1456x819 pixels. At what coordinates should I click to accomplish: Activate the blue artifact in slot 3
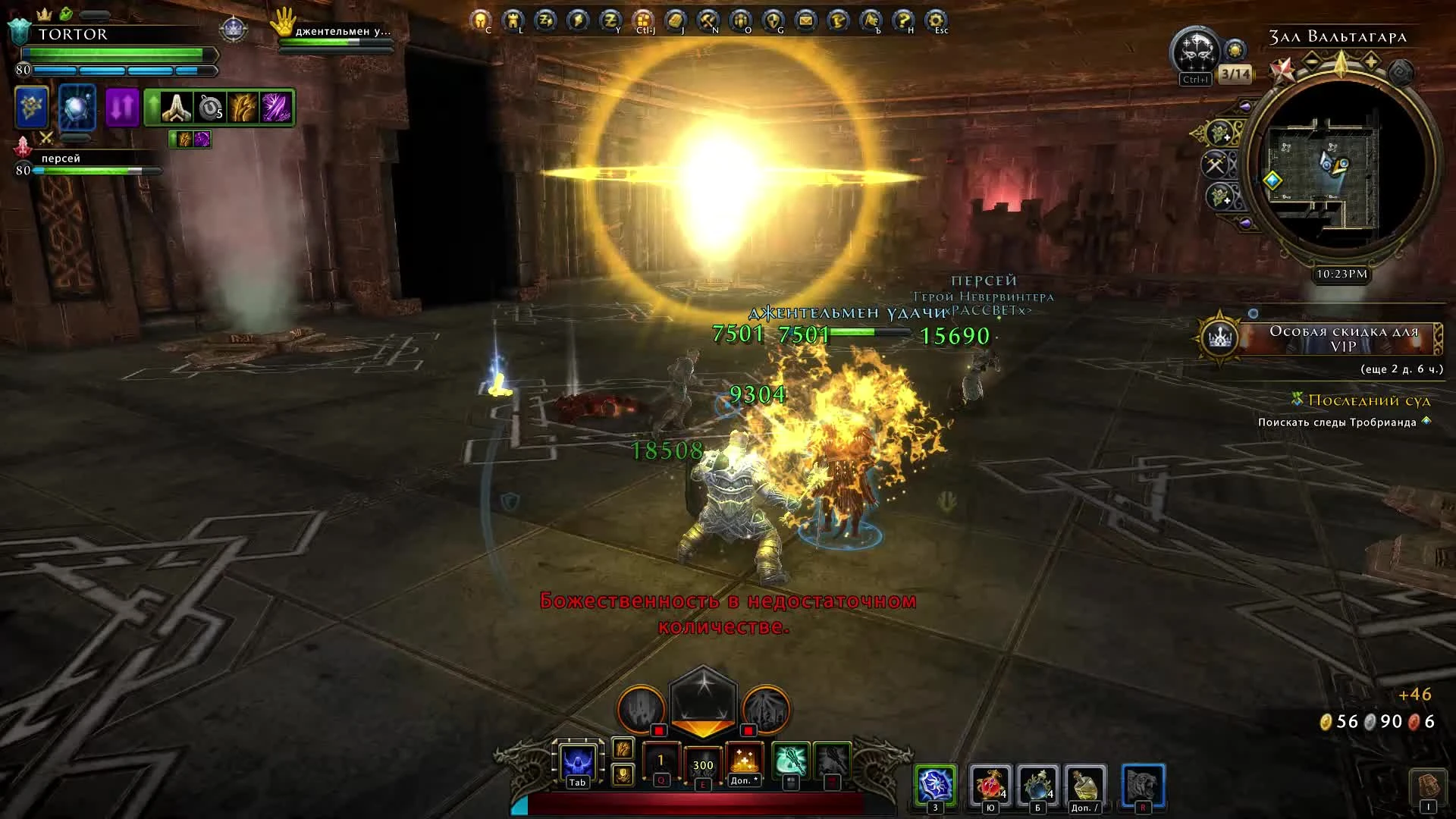(x=935, y=783)
